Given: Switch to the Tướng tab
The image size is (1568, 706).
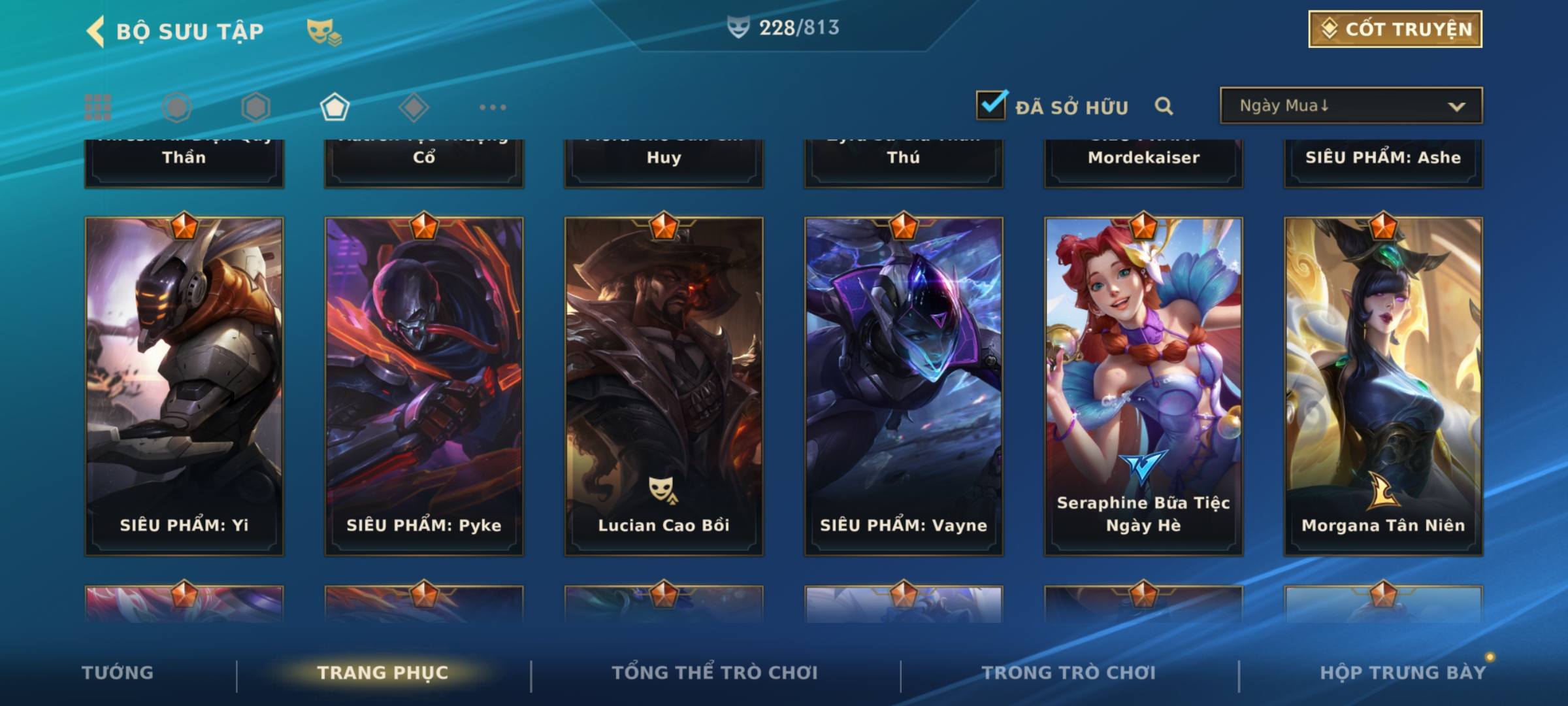Looking at the screenshot, I should pyautogui.click(x=118, y=673).
